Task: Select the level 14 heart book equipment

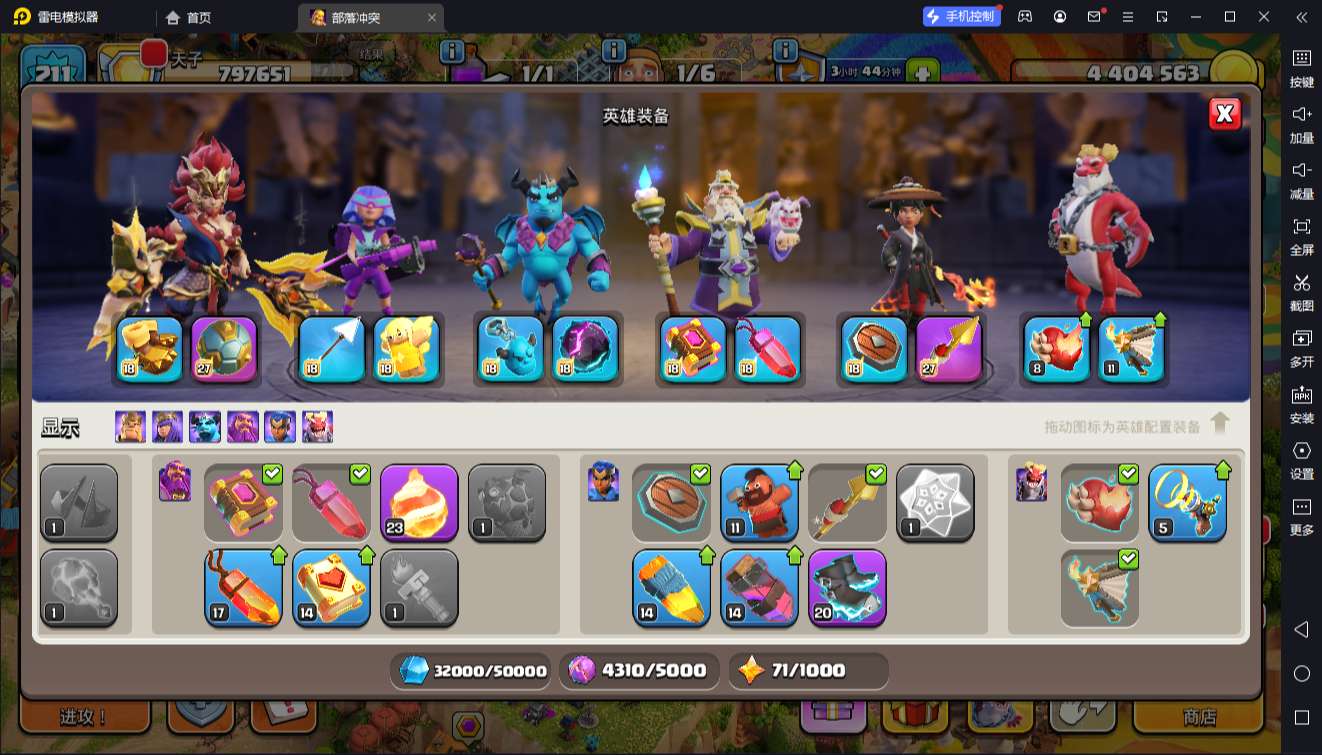Action: [x=331, y=587]
